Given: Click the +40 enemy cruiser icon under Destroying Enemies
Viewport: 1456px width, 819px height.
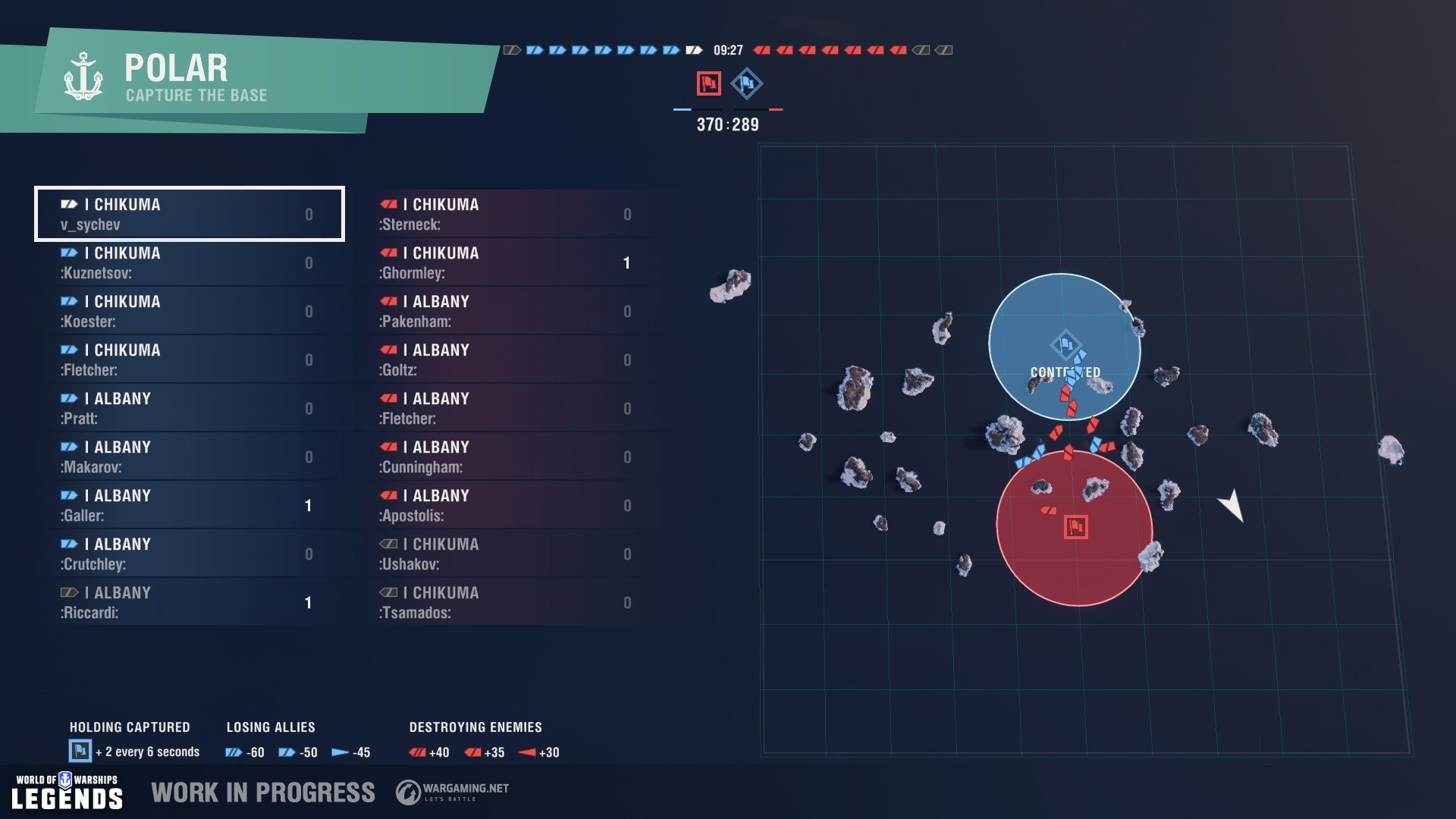Looking at the screenshot, I should click(x=416, y=752).
